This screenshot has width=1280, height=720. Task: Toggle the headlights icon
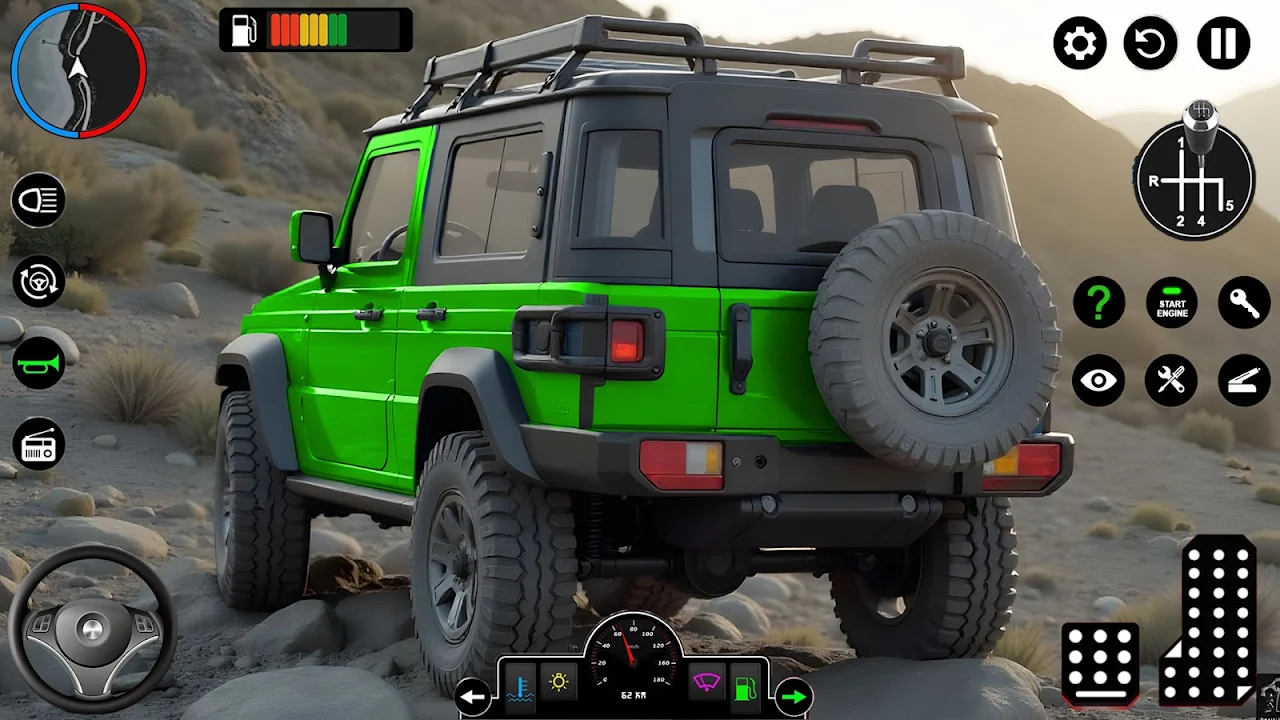coord(39,200)
